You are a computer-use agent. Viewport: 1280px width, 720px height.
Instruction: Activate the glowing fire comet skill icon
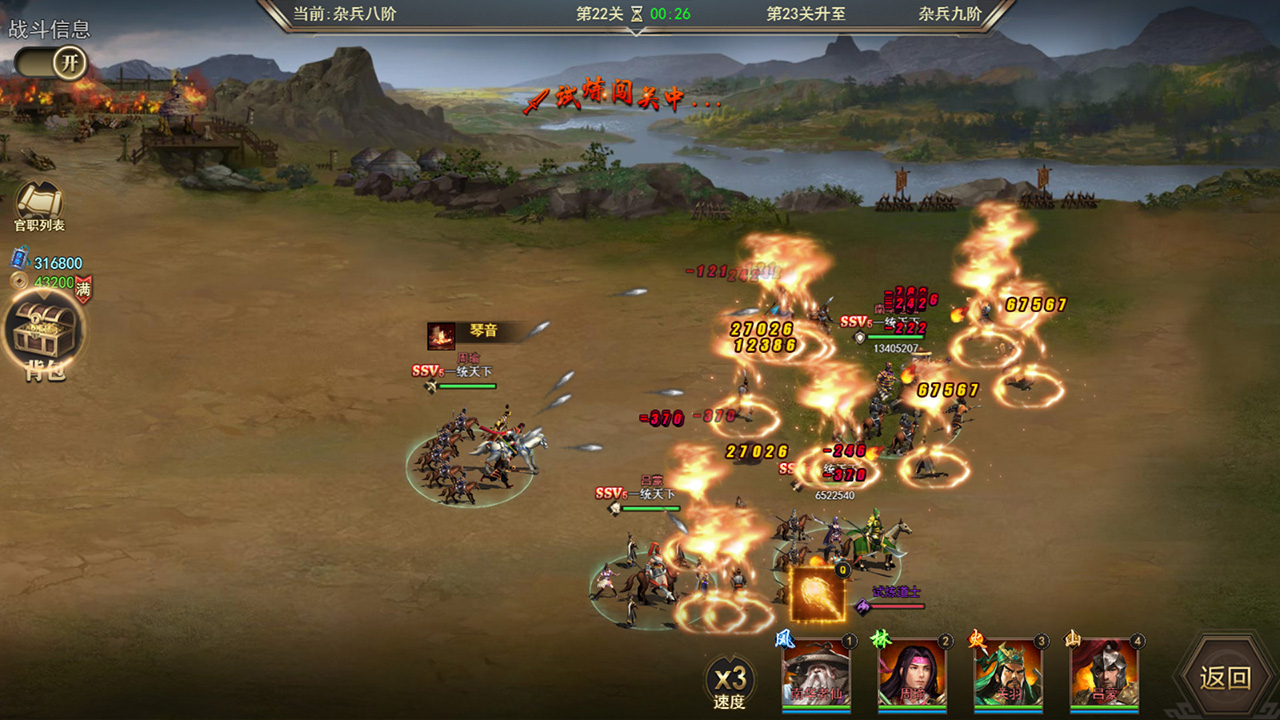click(x=818, y=595)
